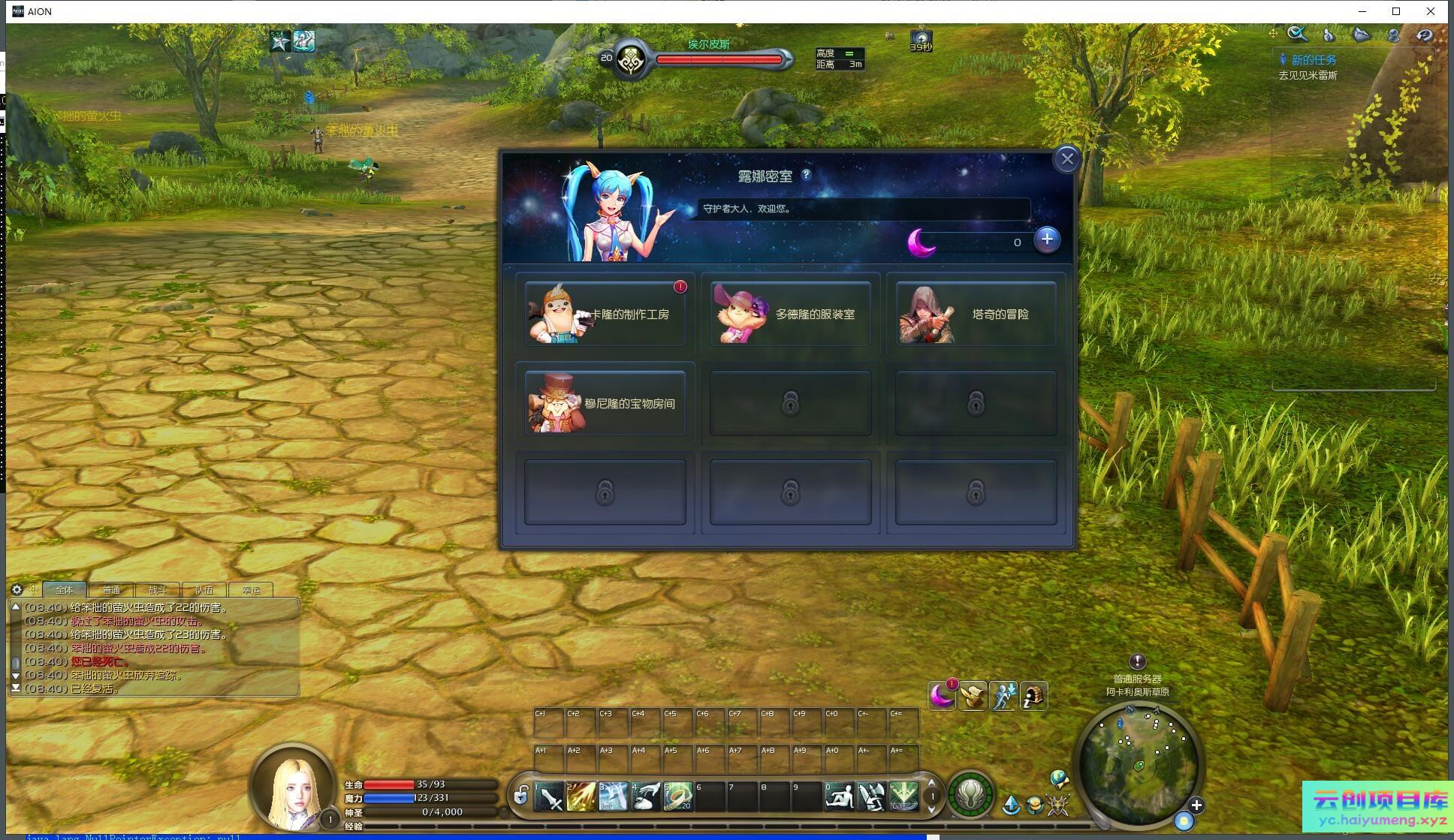This screenshot has width=1454, height=840.
Task: Open 穆尼隆的宝物房间
Action: coord(605,403)
